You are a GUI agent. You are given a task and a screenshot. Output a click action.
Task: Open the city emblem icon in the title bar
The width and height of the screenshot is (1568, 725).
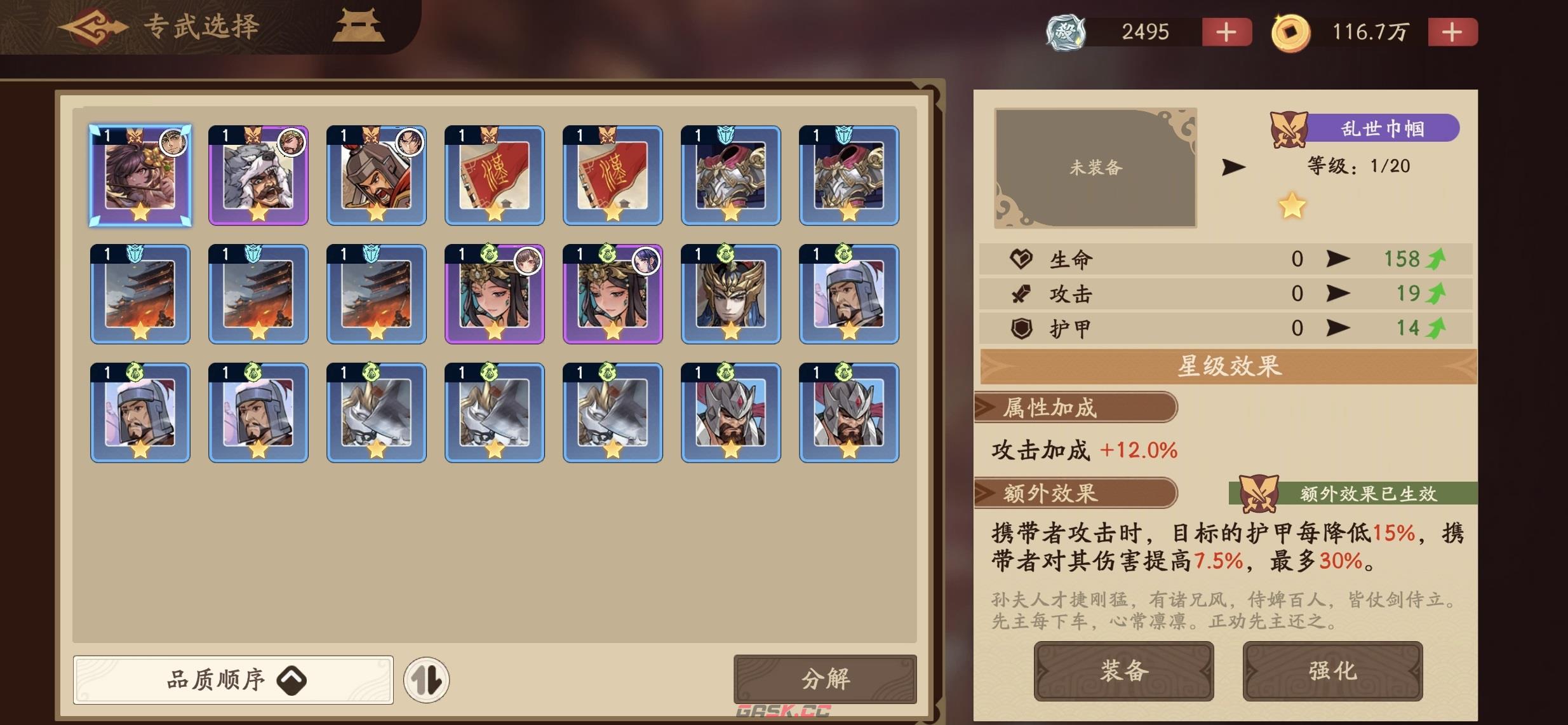click(358, 25)
